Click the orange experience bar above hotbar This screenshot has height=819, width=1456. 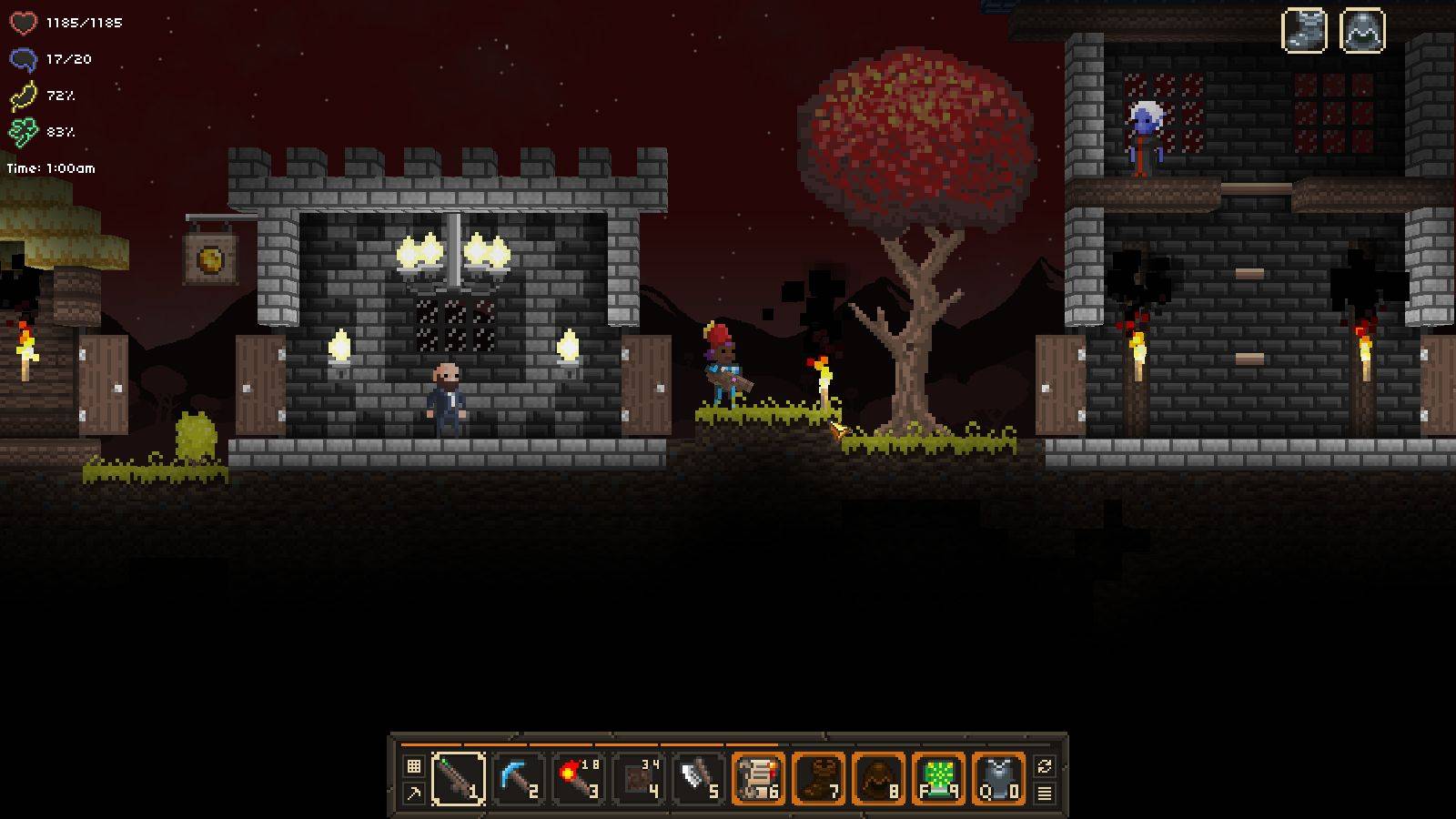pos(719,746)
